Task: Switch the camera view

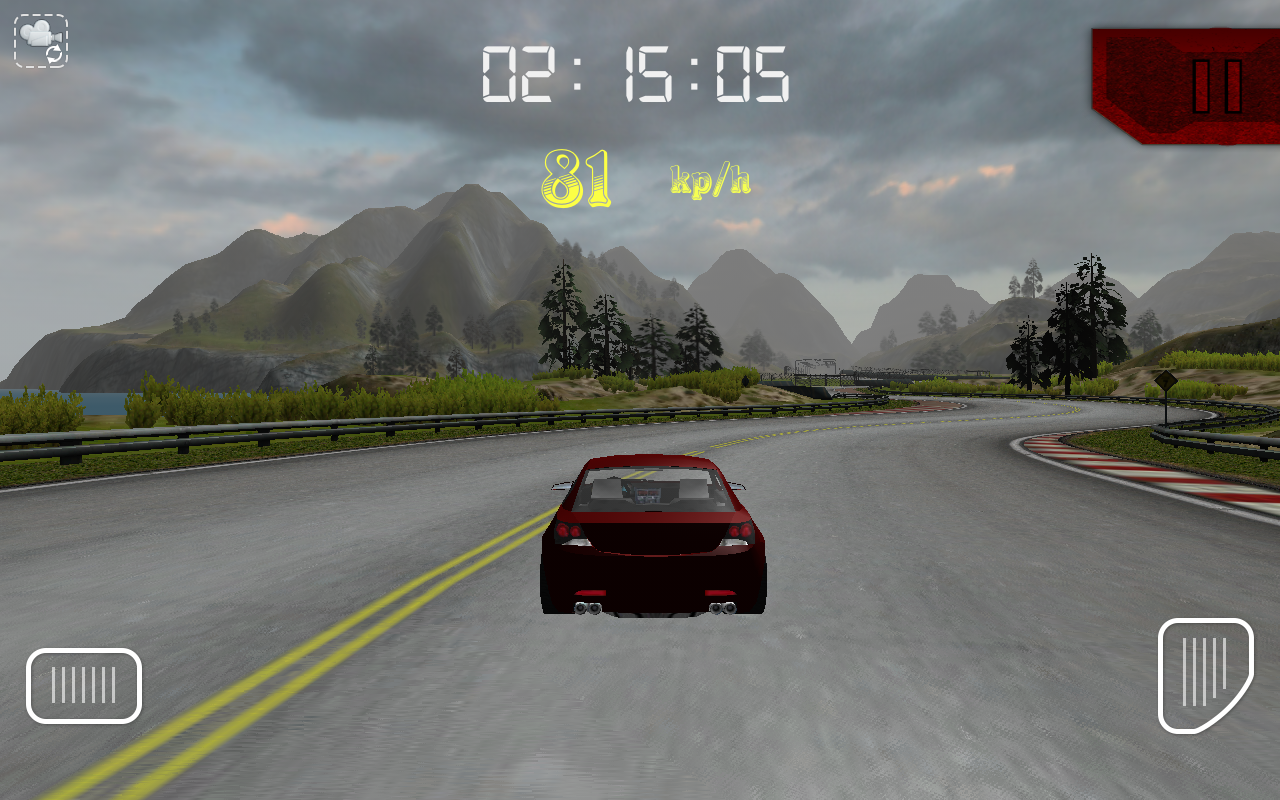Action: tap(41, 41)
